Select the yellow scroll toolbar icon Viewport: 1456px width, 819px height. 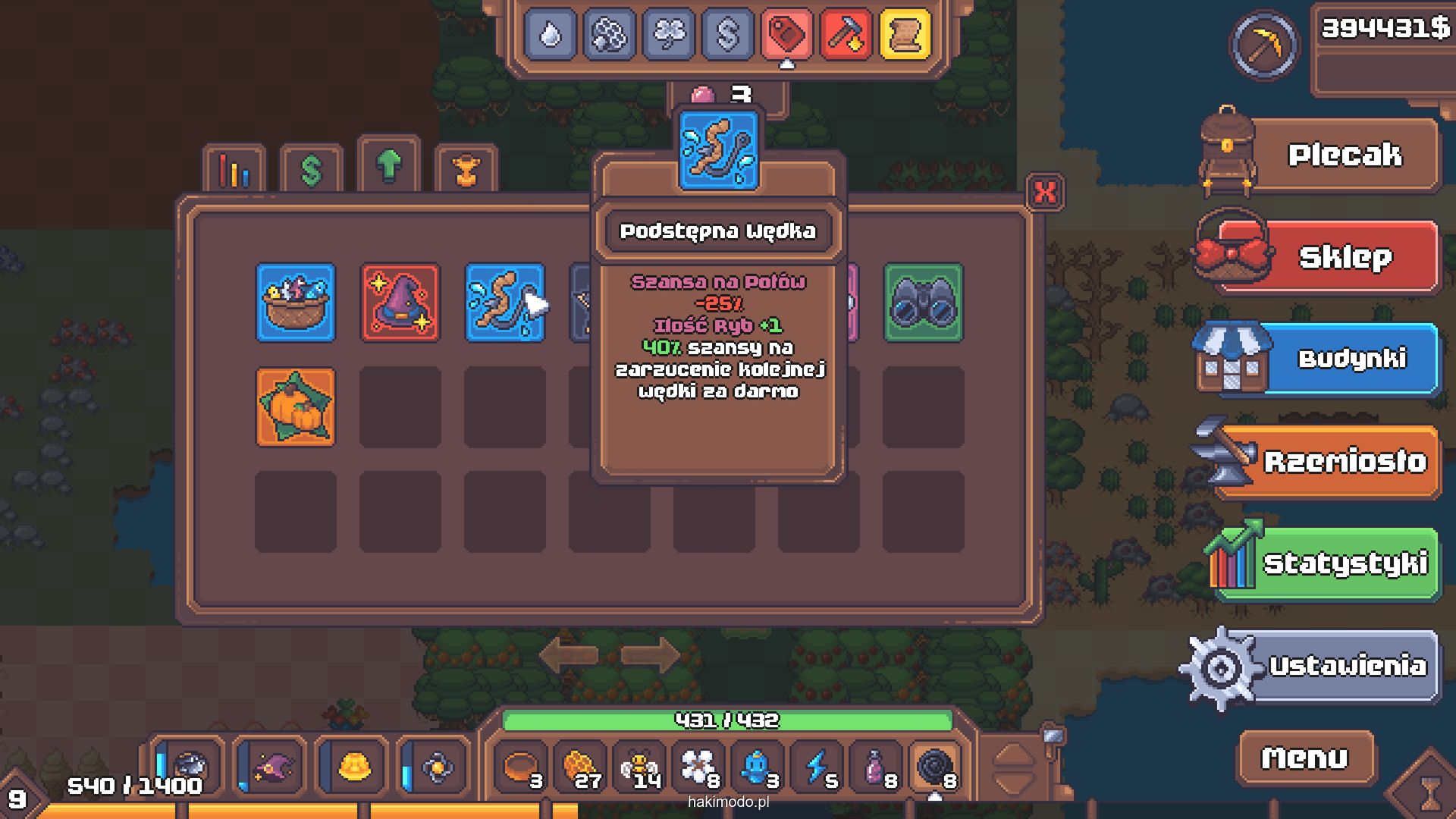(x=905, y=34)
